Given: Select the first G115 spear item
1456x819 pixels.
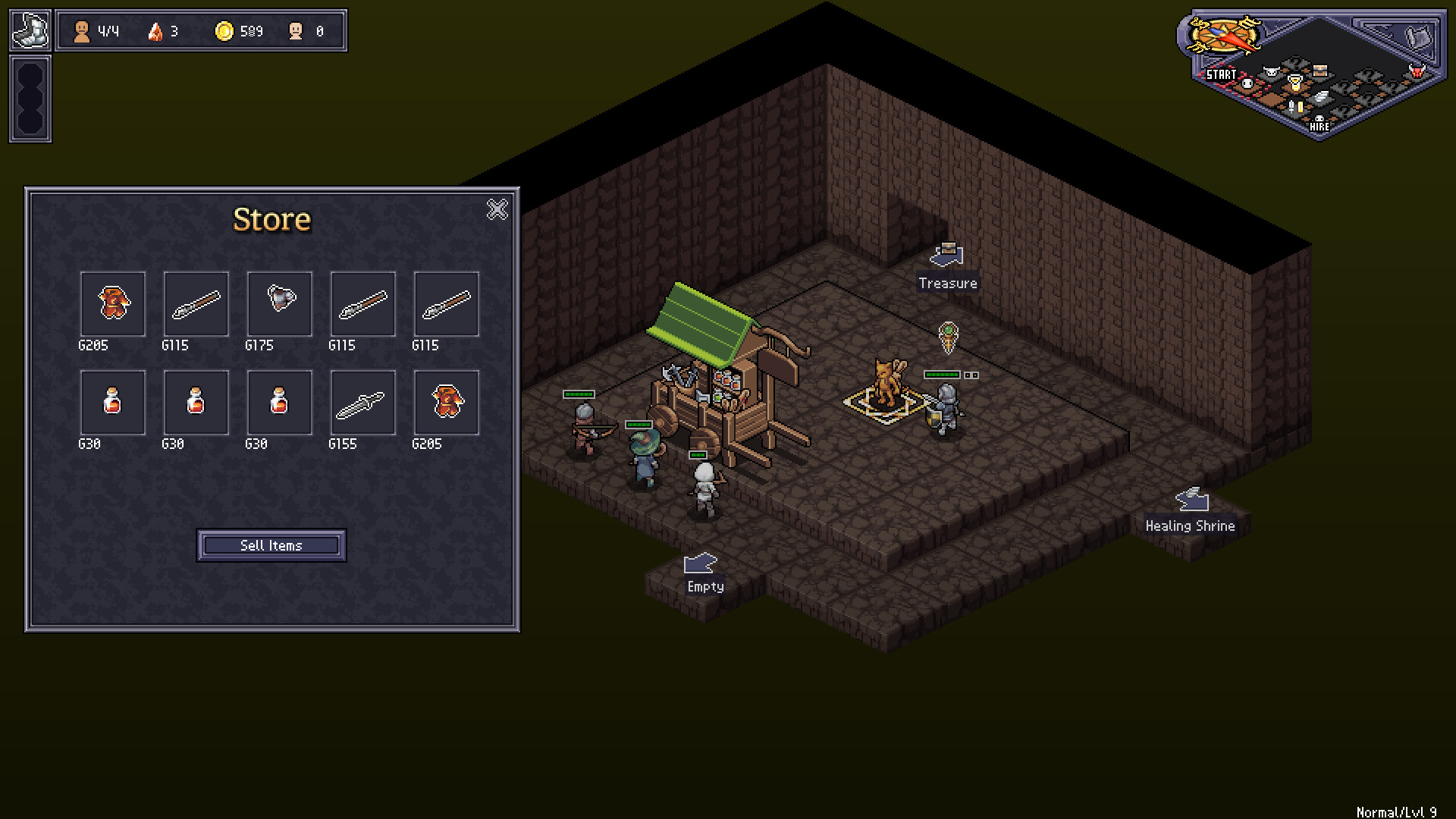Looking at the screenshot, I should pos(195,304).
